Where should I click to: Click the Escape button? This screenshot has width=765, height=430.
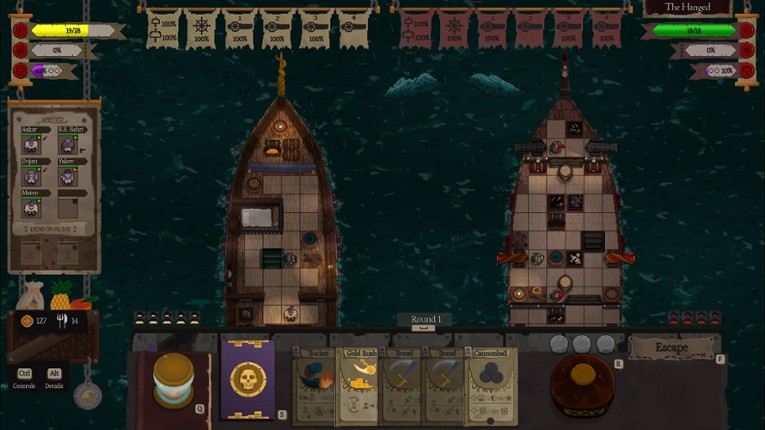coord(672,348)
